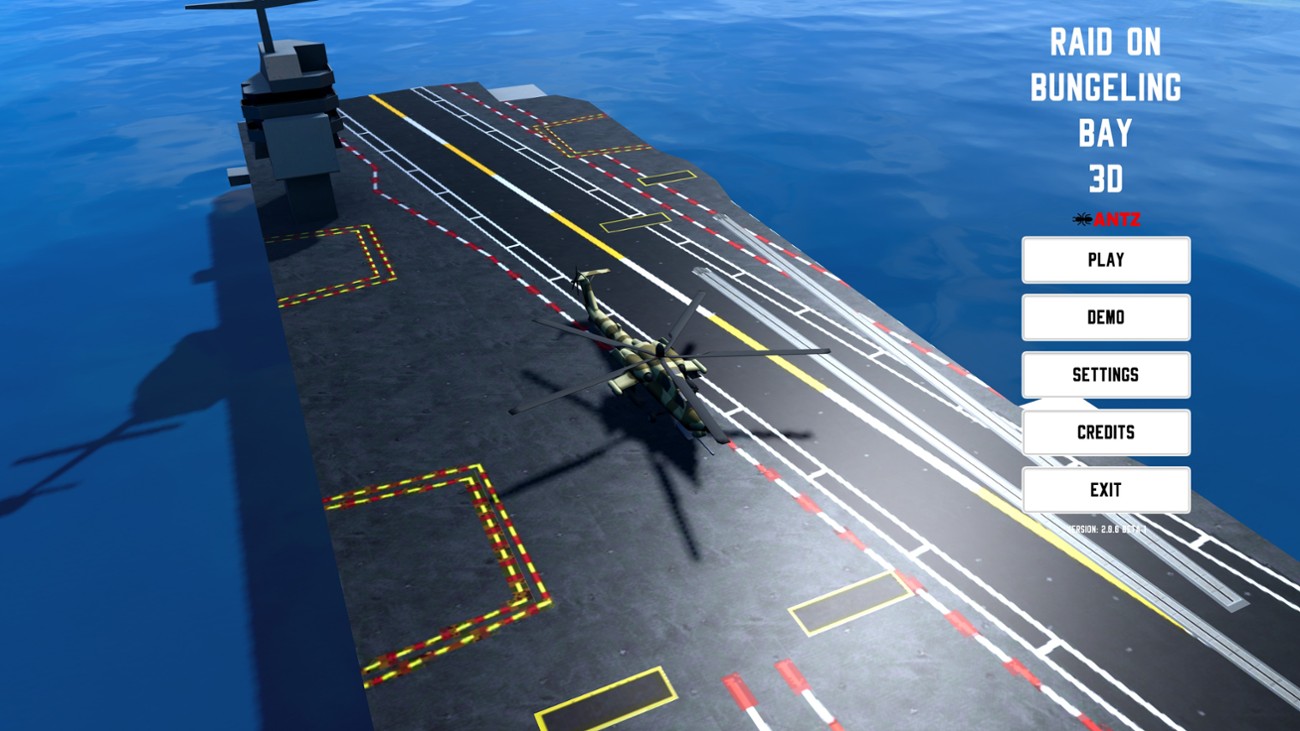Open the SETTINGS menu
This screenshot has width=1300, height=731.
[x=1105, y=374]
